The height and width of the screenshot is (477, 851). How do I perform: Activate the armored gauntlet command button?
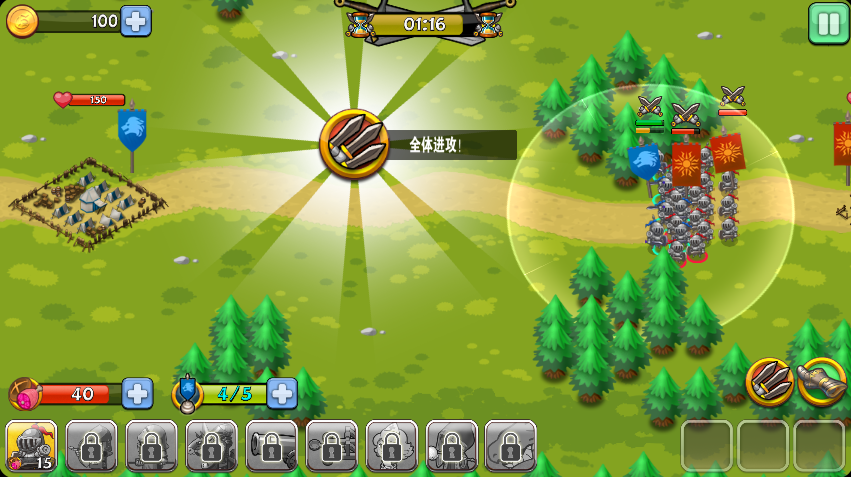tap(822, 382)
